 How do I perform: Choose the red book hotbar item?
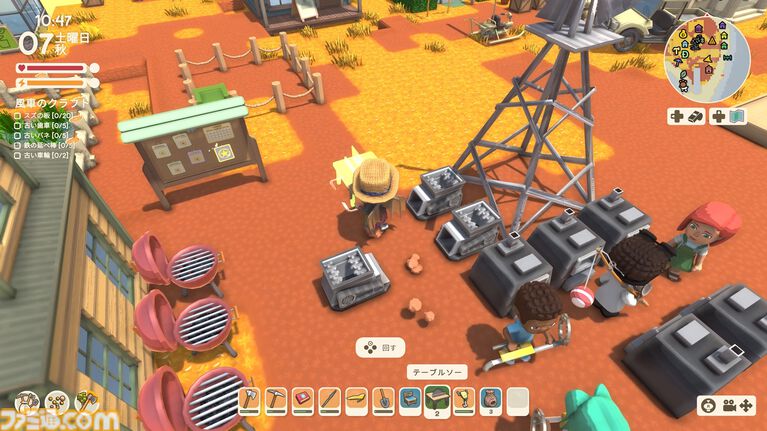pyautogui.click(x=304, y=400)
